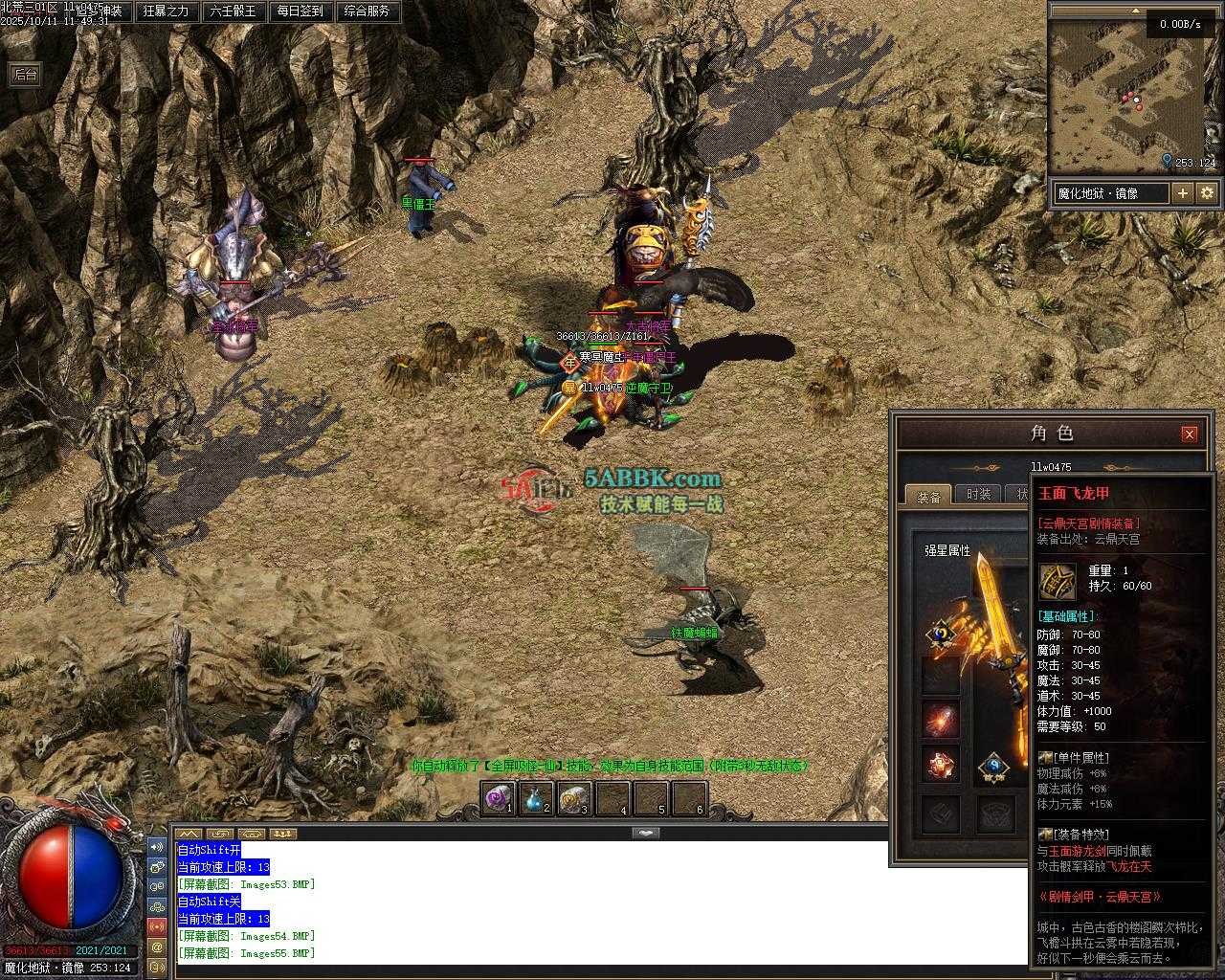Use the blue potion in hotbar slot 2
Screen dimensions: 1225x980
(535, 798)
